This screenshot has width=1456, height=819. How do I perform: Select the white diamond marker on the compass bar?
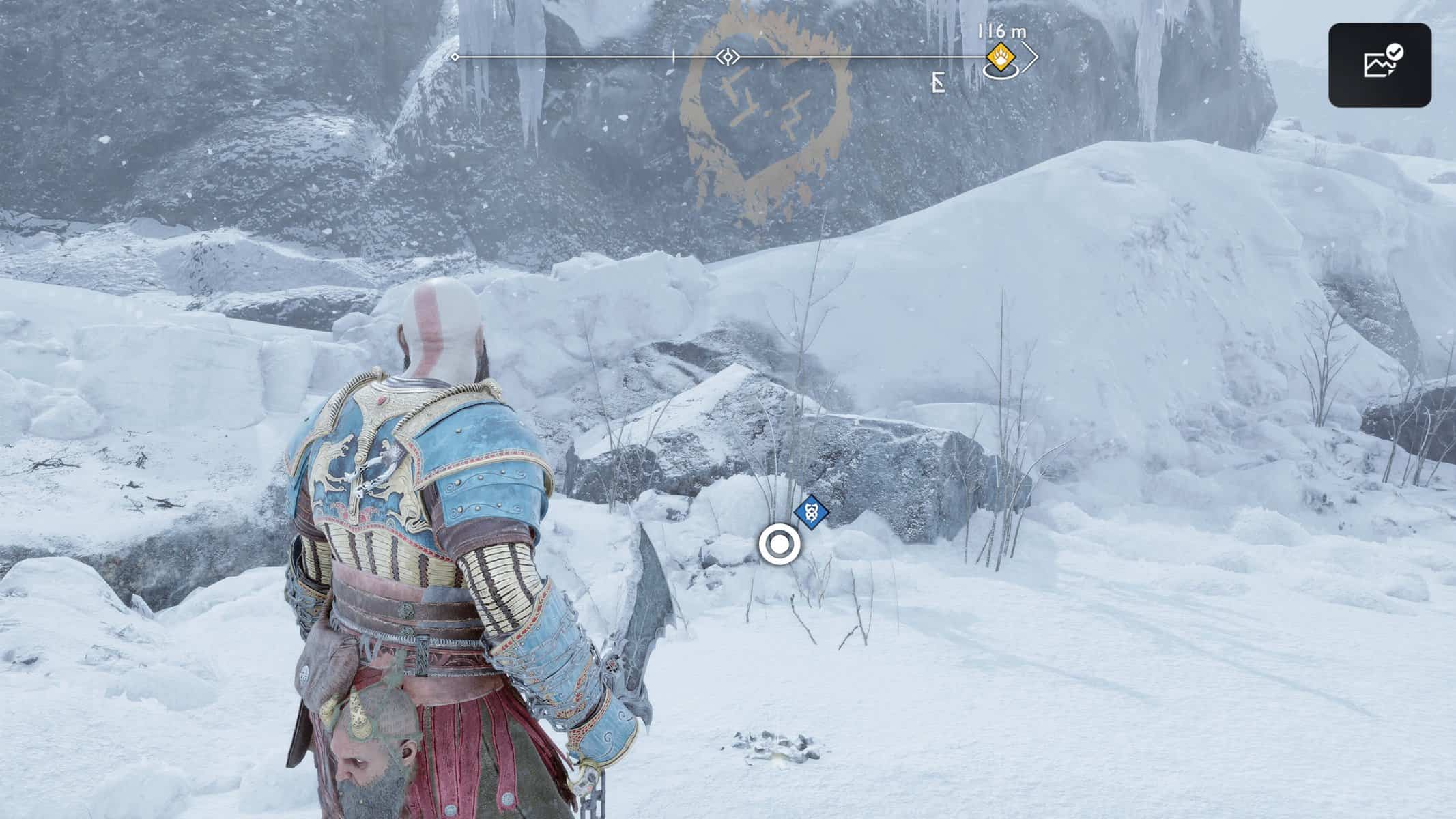(x=728, y=57)
